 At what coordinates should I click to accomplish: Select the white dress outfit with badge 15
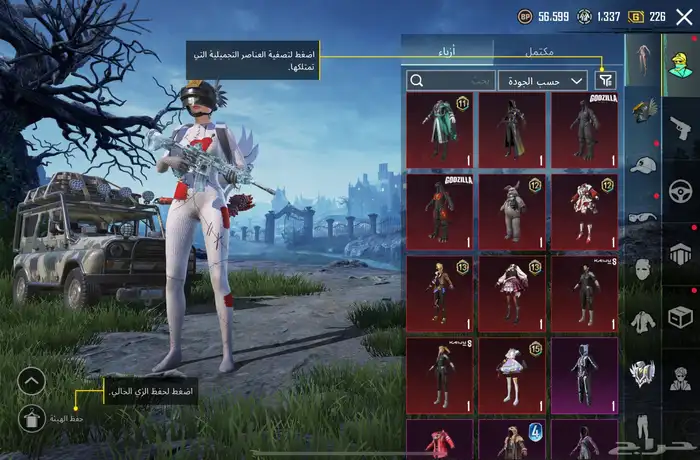[x=512, y=373]
